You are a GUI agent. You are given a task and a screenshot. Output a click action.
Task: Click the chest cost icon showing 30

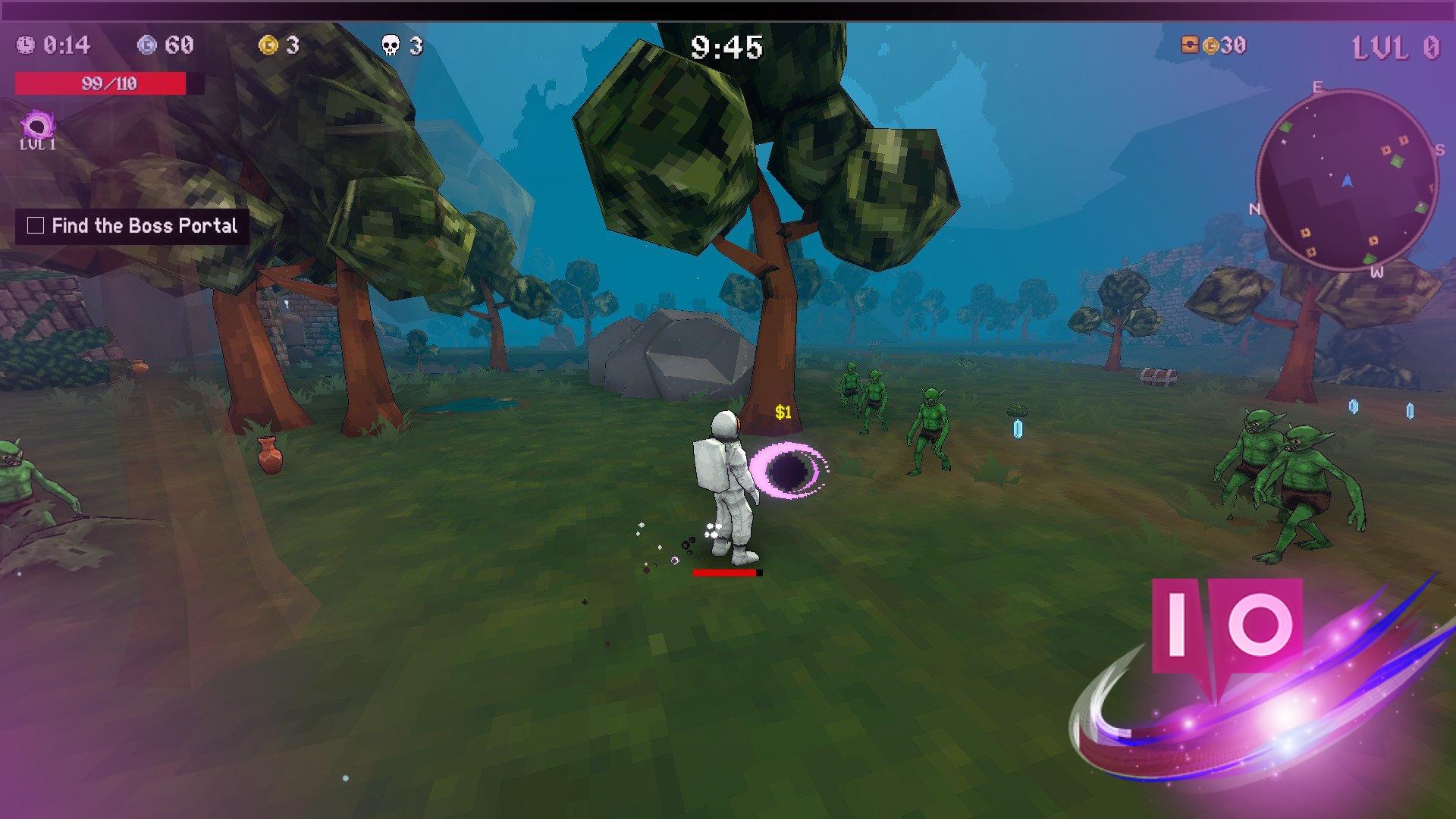[1190, 45]
